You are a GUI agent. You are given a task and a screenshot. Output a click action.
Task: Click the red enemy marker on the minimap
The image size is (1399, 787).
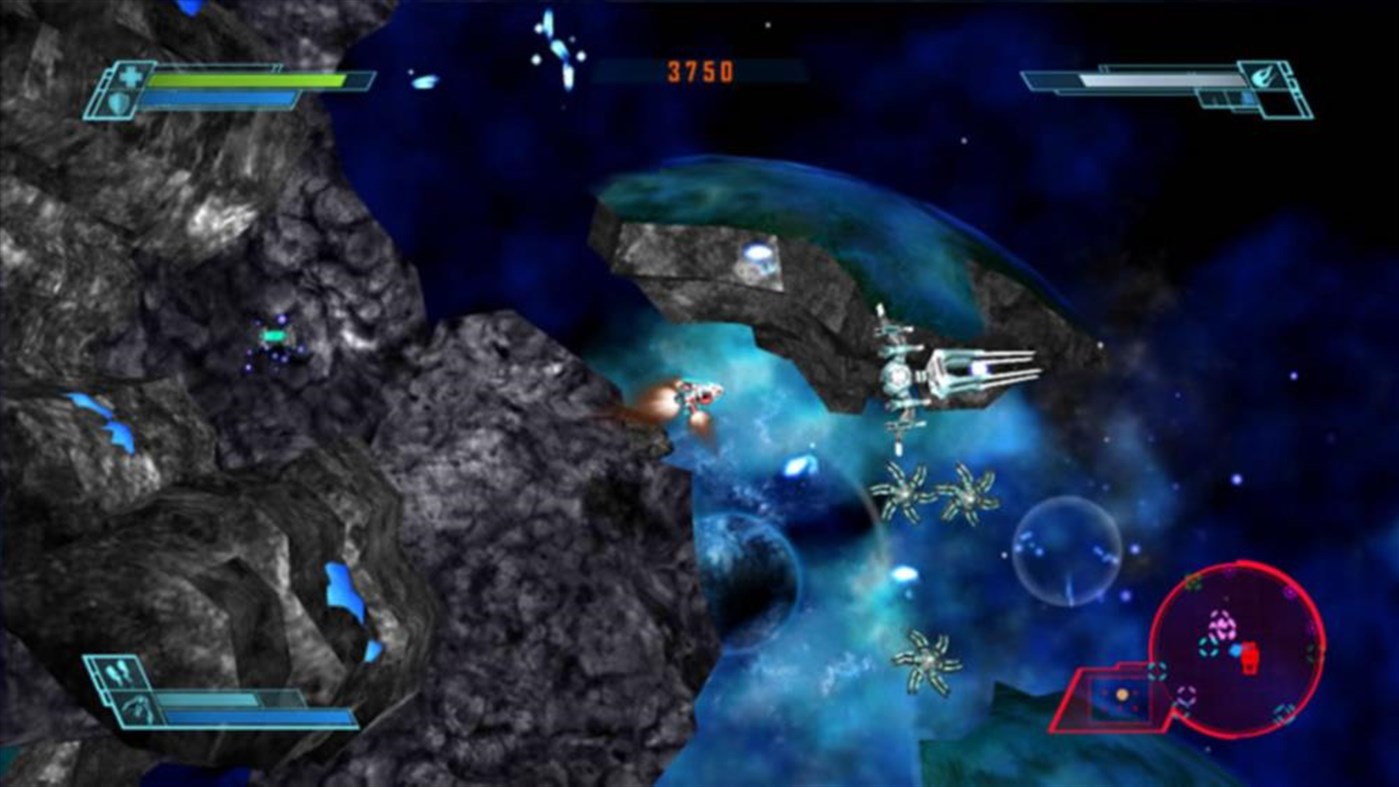tap(1249, 657)
